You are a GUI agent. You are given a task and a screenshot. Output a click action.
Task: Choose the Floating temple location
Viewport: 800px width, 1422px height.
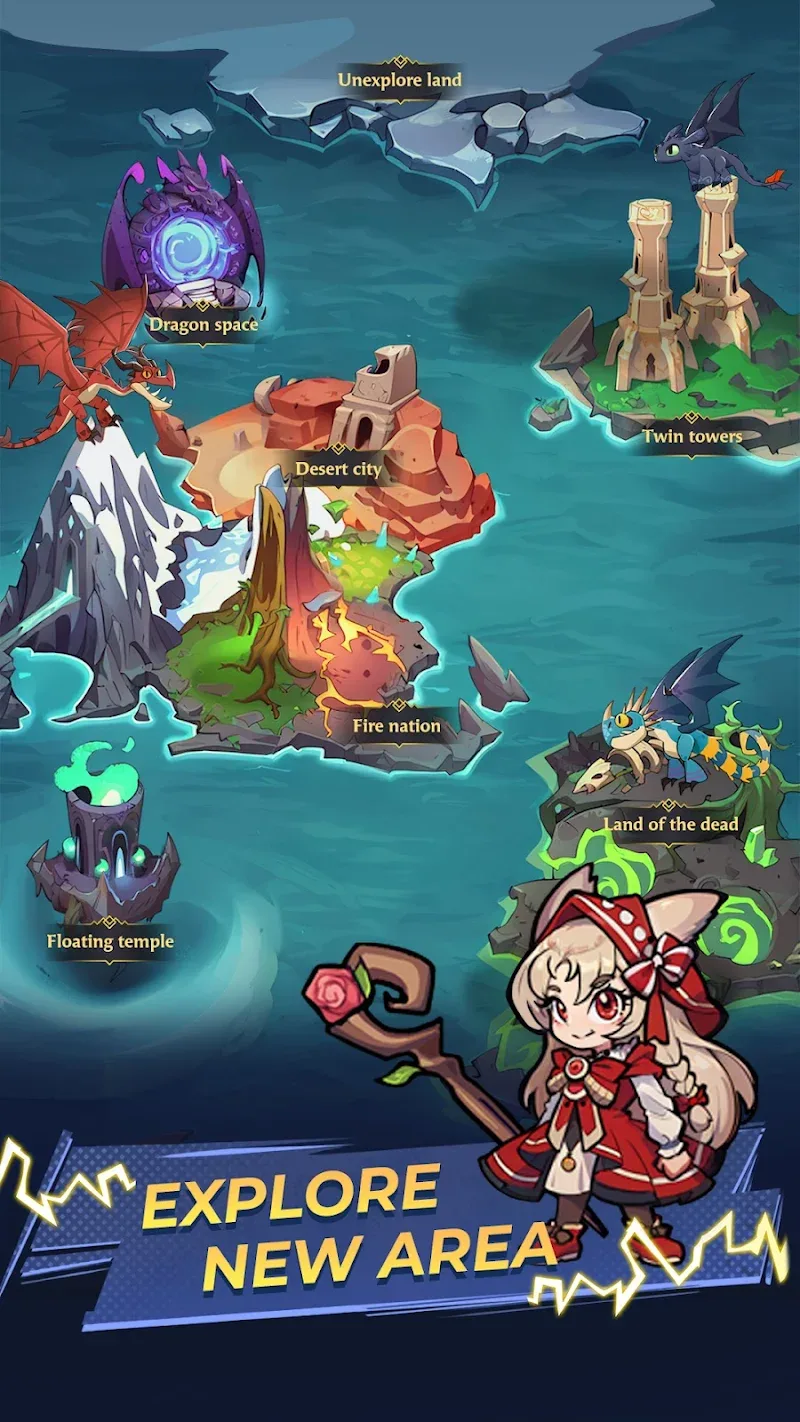pos(110,941)
